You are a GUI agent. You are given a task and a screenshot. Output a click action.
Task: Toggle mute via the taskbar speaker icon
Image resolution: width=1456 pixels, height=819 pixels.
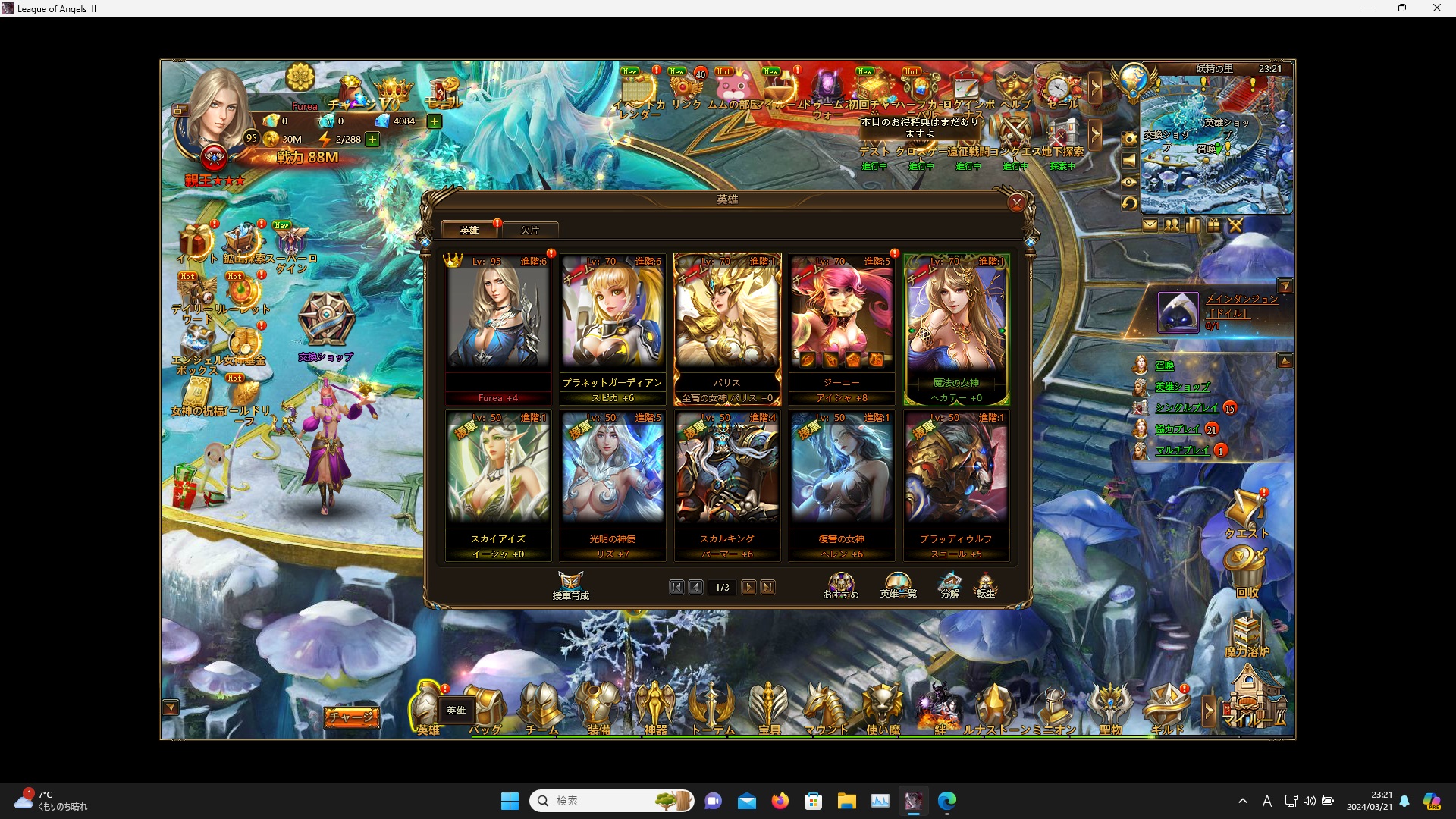[x=1310, y=801]
